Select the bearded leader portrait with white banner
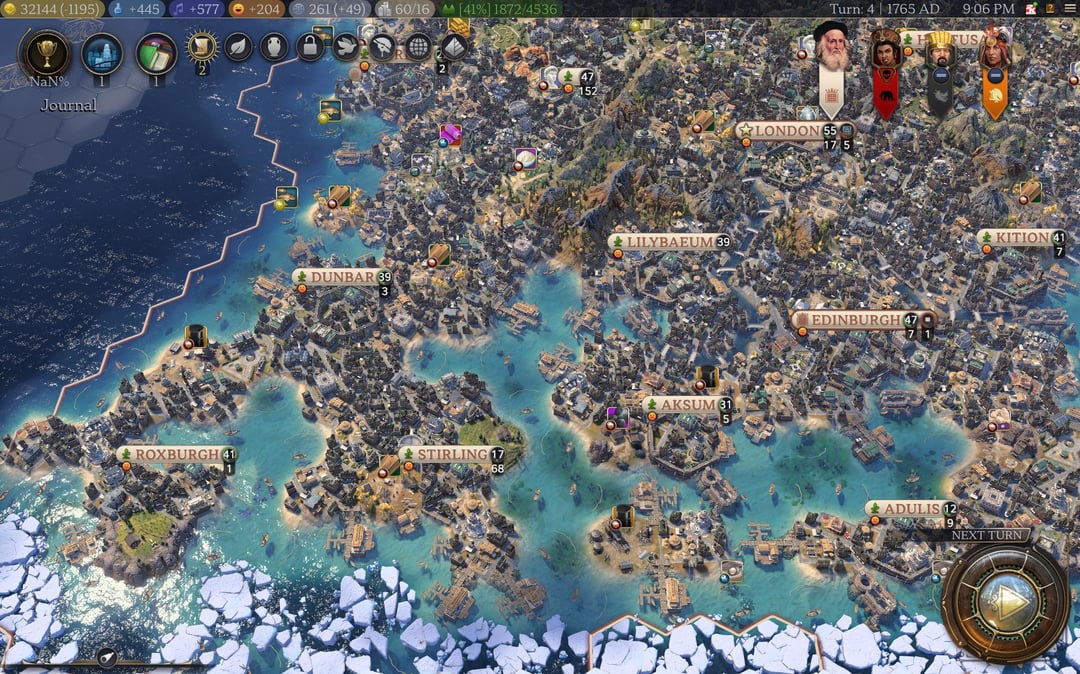Viewport: 1080px width, 674px height. click(831, 47)
